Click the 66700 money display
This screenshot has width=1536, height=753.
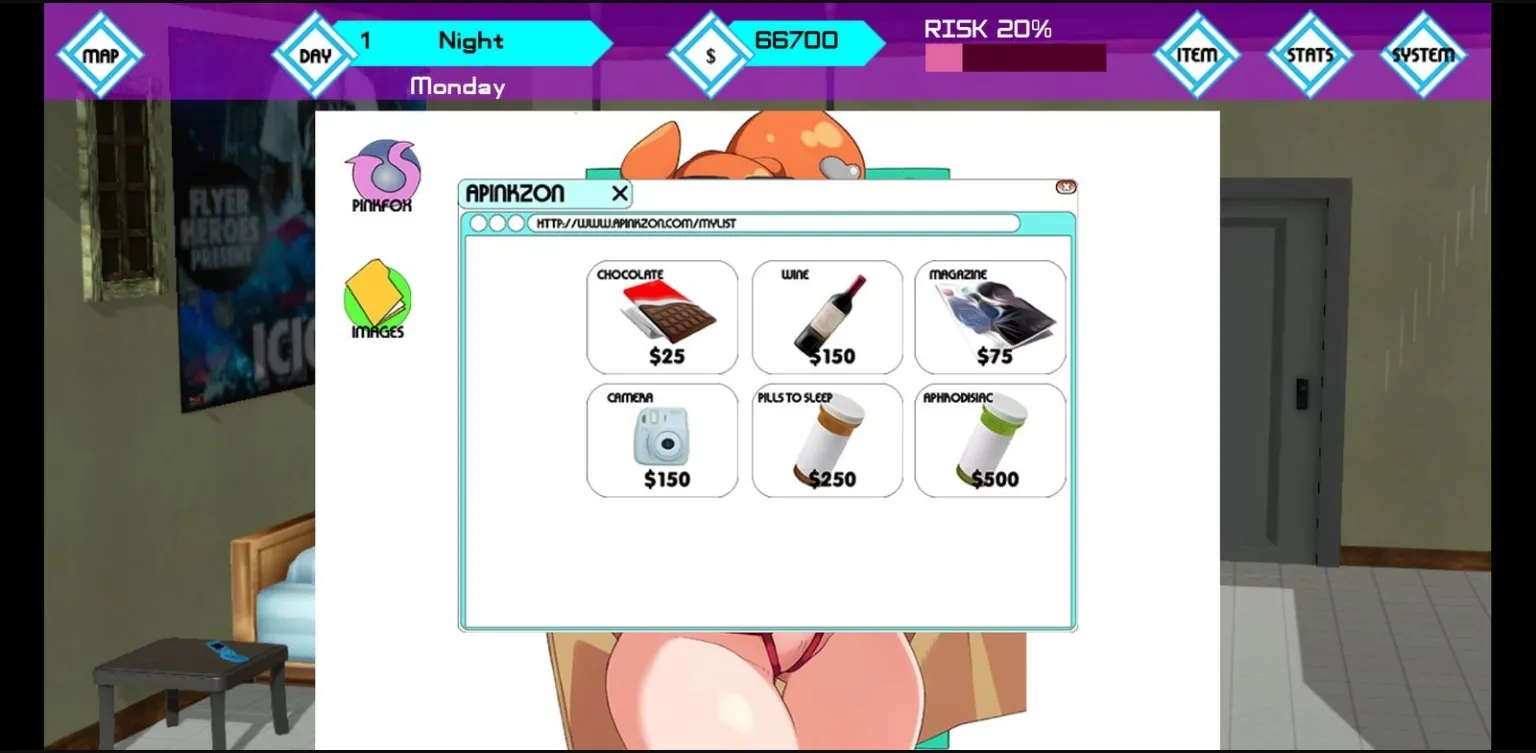pos(795,41)
